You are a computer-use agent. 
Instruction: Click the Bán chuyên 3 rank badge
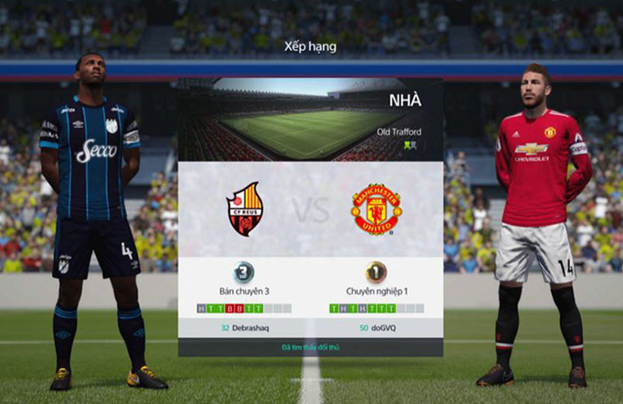(244, 271)
